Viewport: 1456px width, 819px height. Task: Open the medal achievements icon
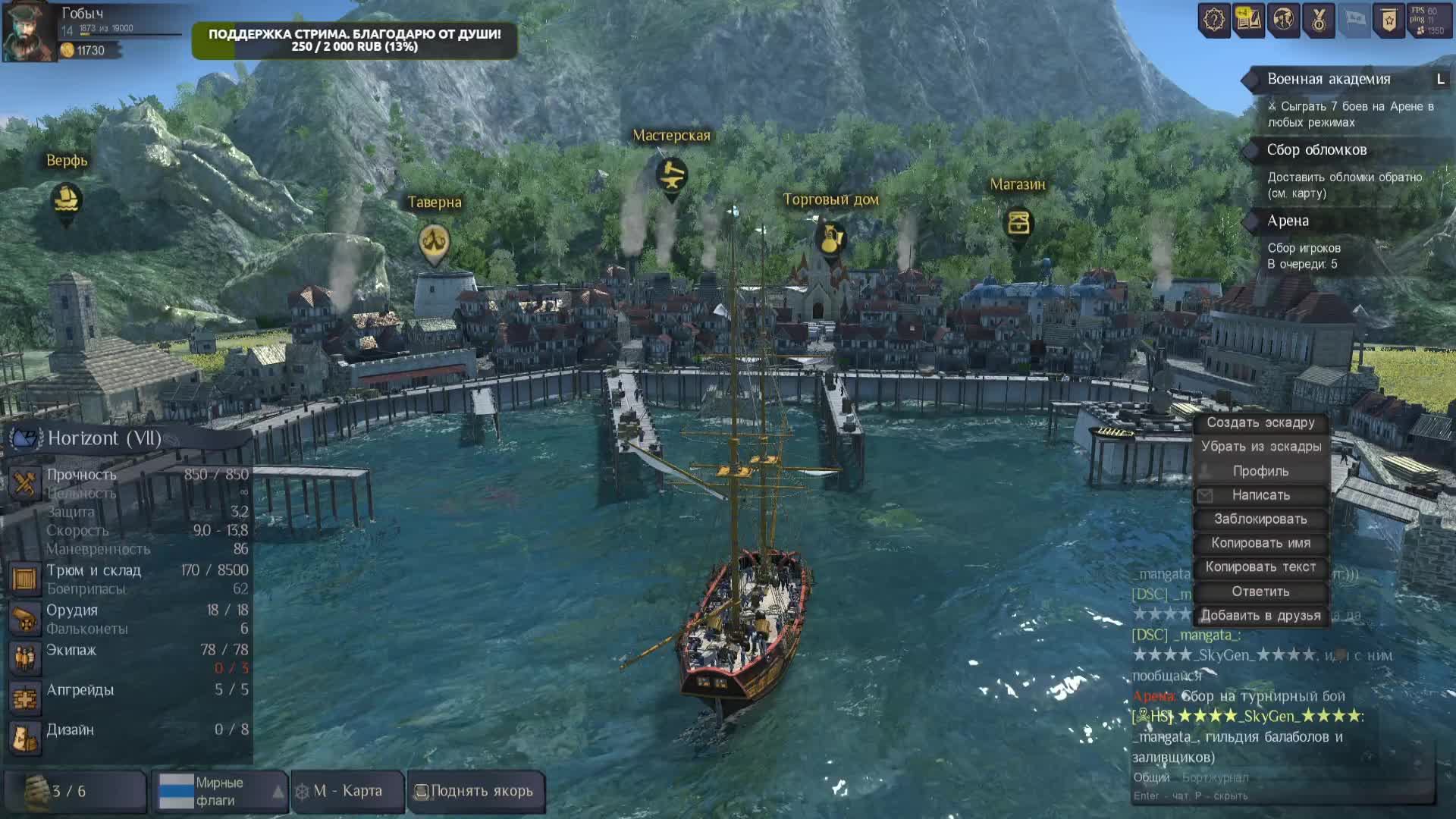(x=1319, y=20)
